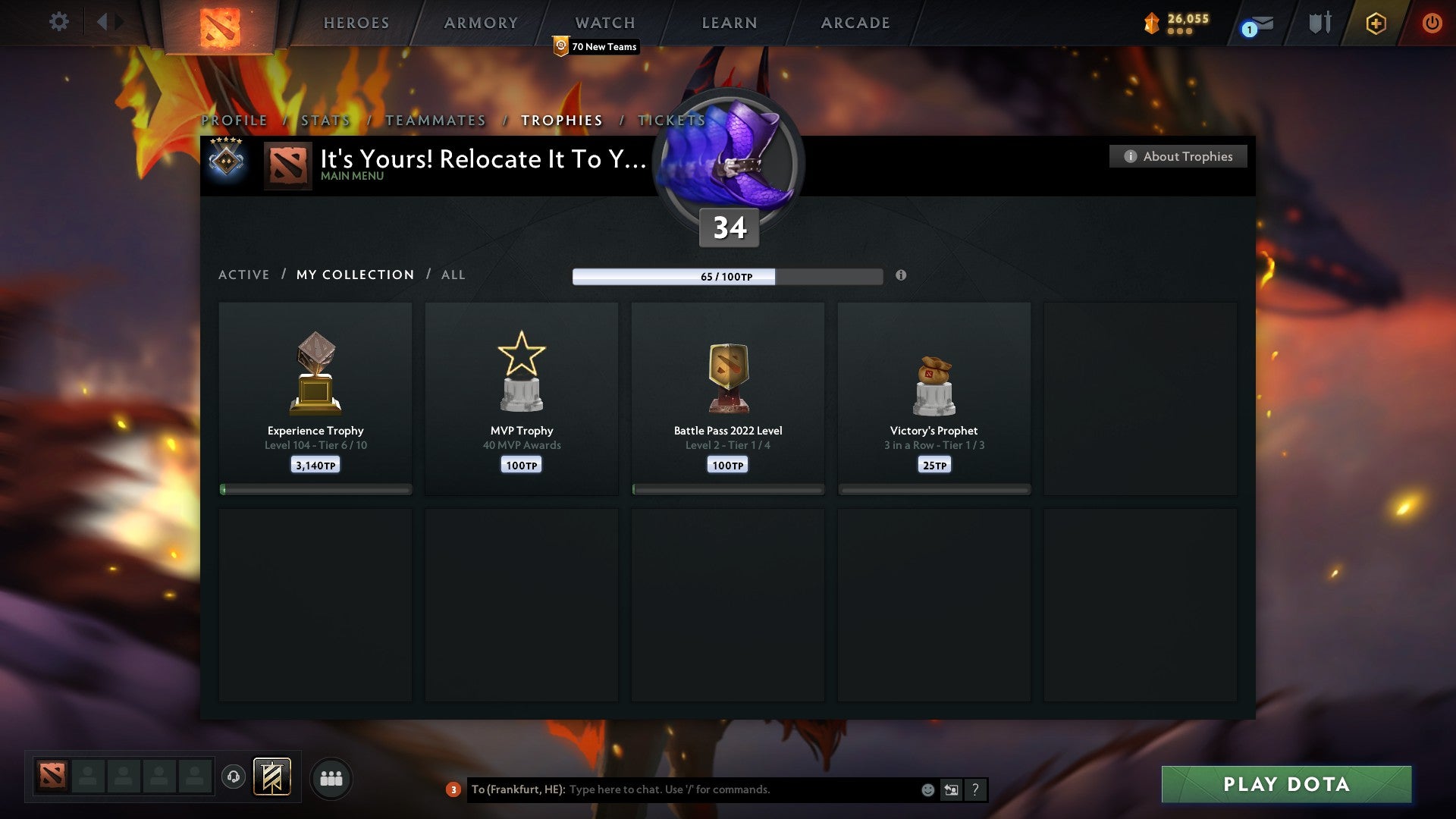Open the settings gear in top-left corner
This screenshot has height=819, width=1456.
[x=59, y=22]
